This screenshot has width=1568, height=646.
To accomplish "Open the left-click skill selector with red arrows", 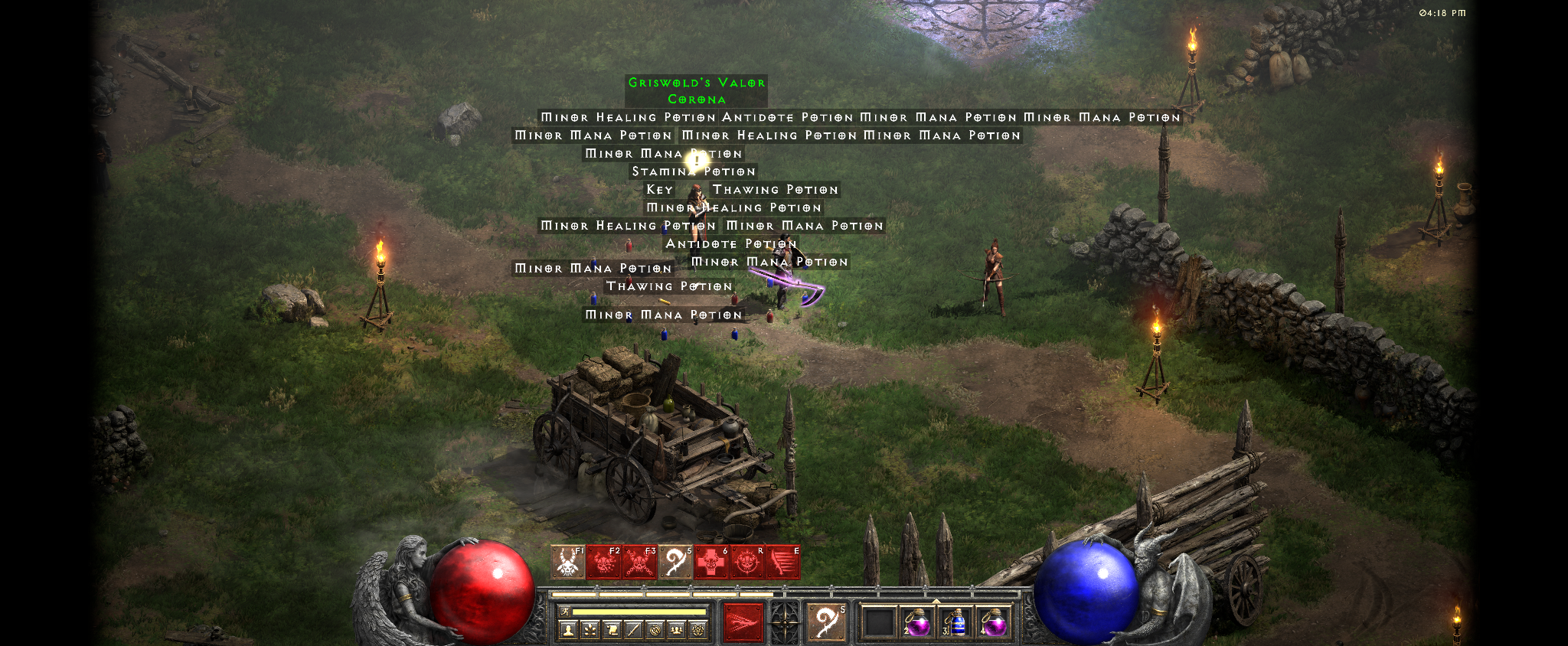I will 743,622.
